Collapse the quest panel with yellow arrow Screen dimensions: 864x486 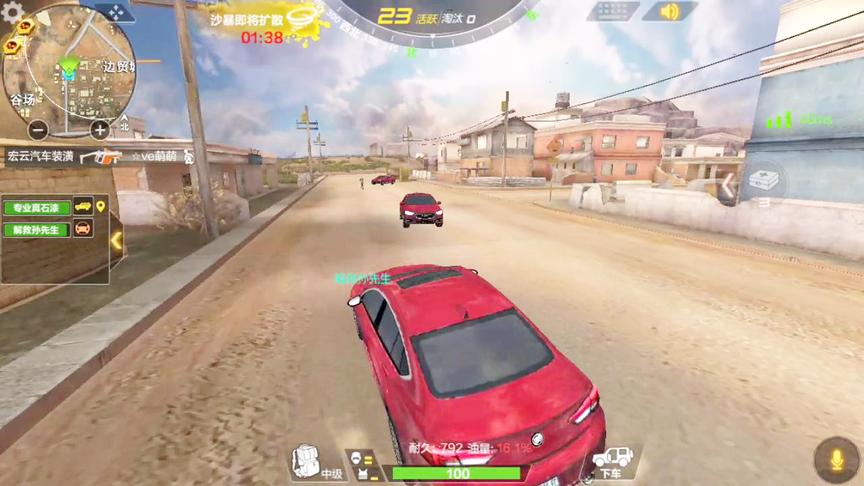point(116,240)
